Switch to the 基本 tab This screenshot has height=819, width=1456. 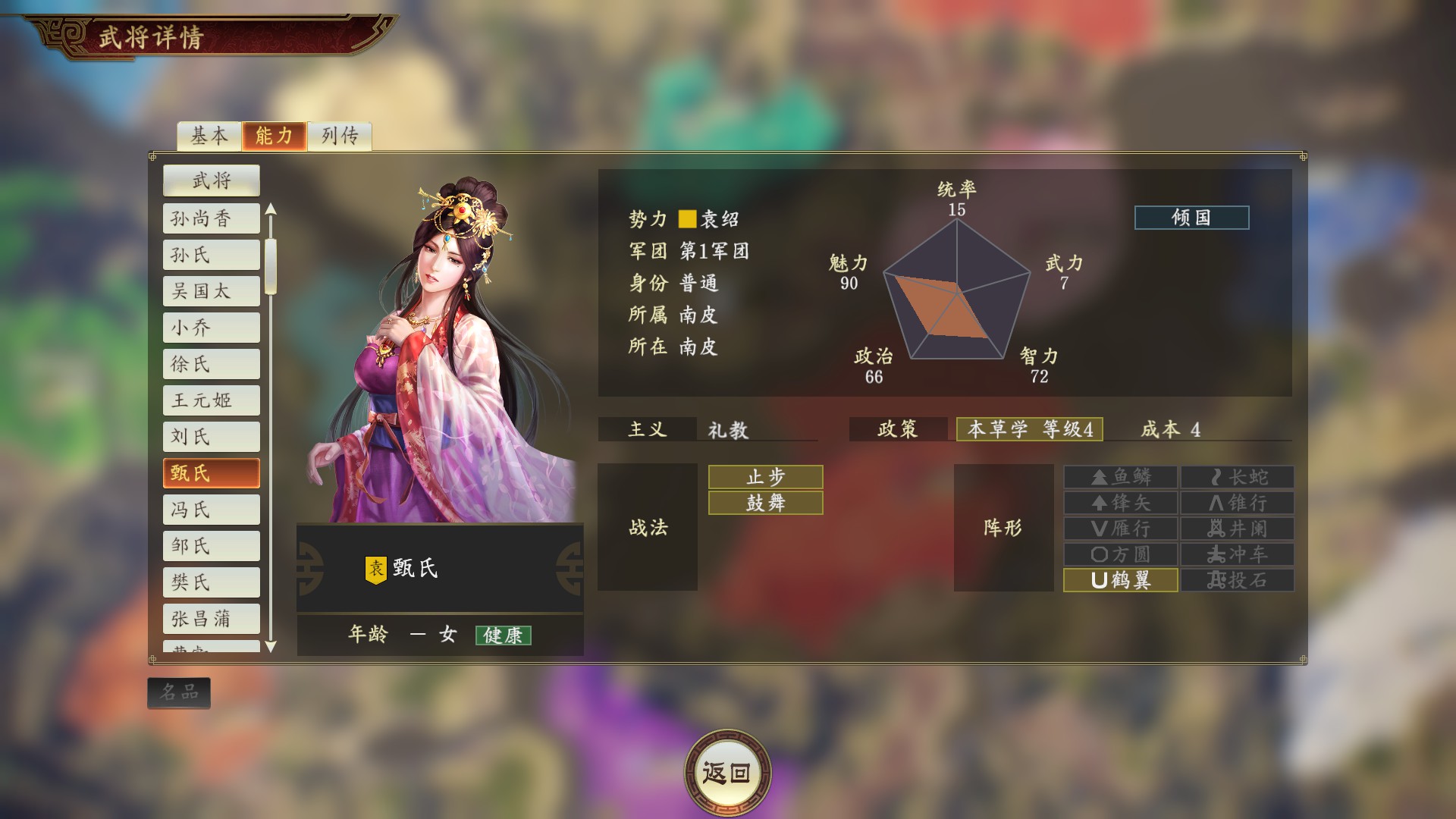(209, 136)
